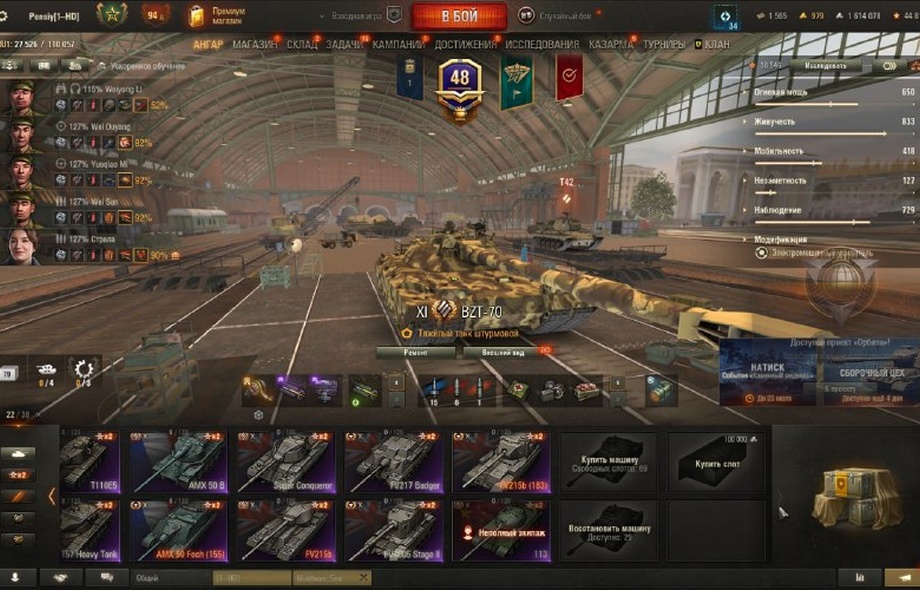Select the AMX 50 B tank
The image size is (920, 590).
pyautogui.click(x=177, y=462)
